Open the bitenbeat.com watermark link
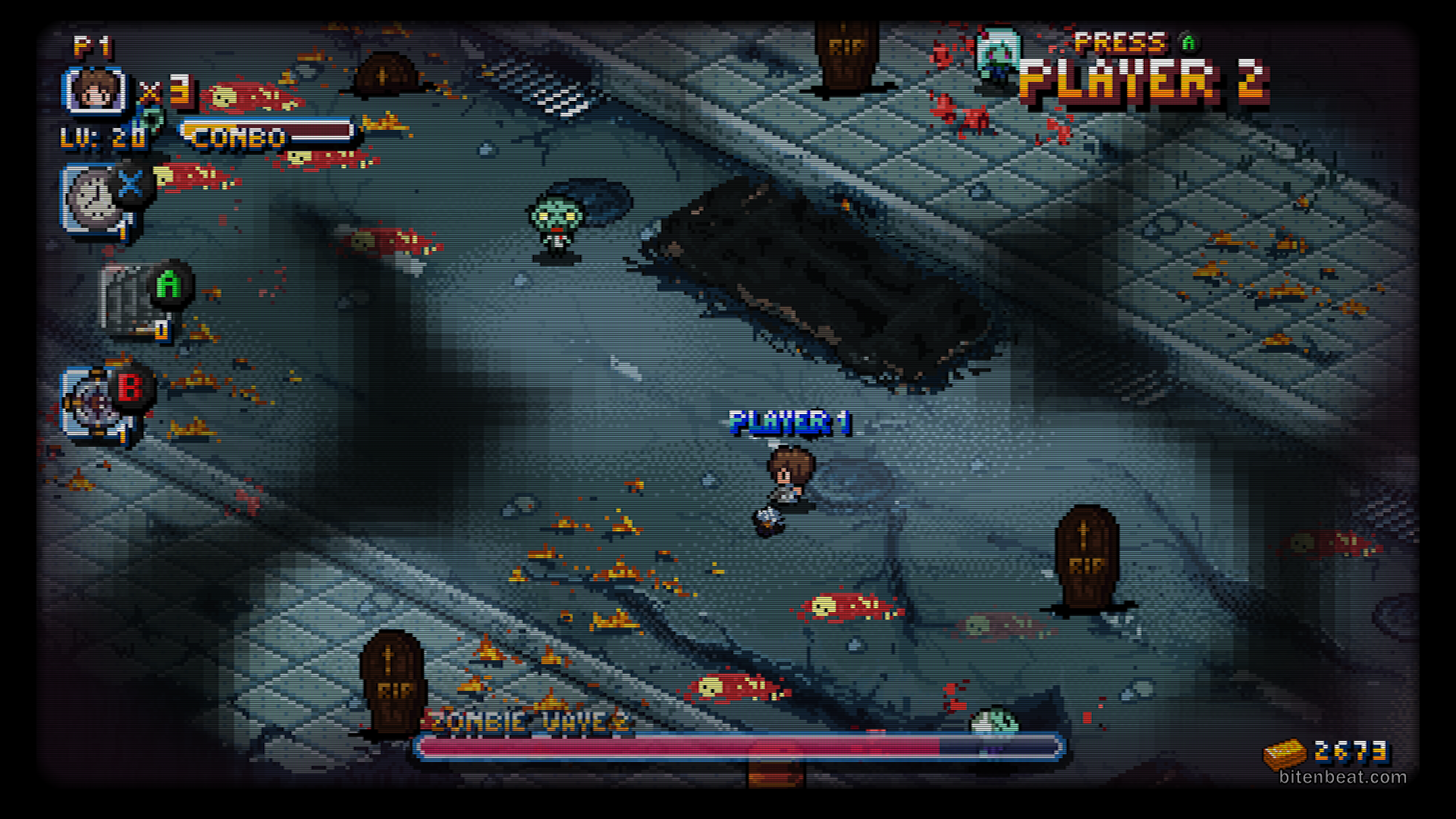This screenshot has width=1456, height=819. (1342, 777)
